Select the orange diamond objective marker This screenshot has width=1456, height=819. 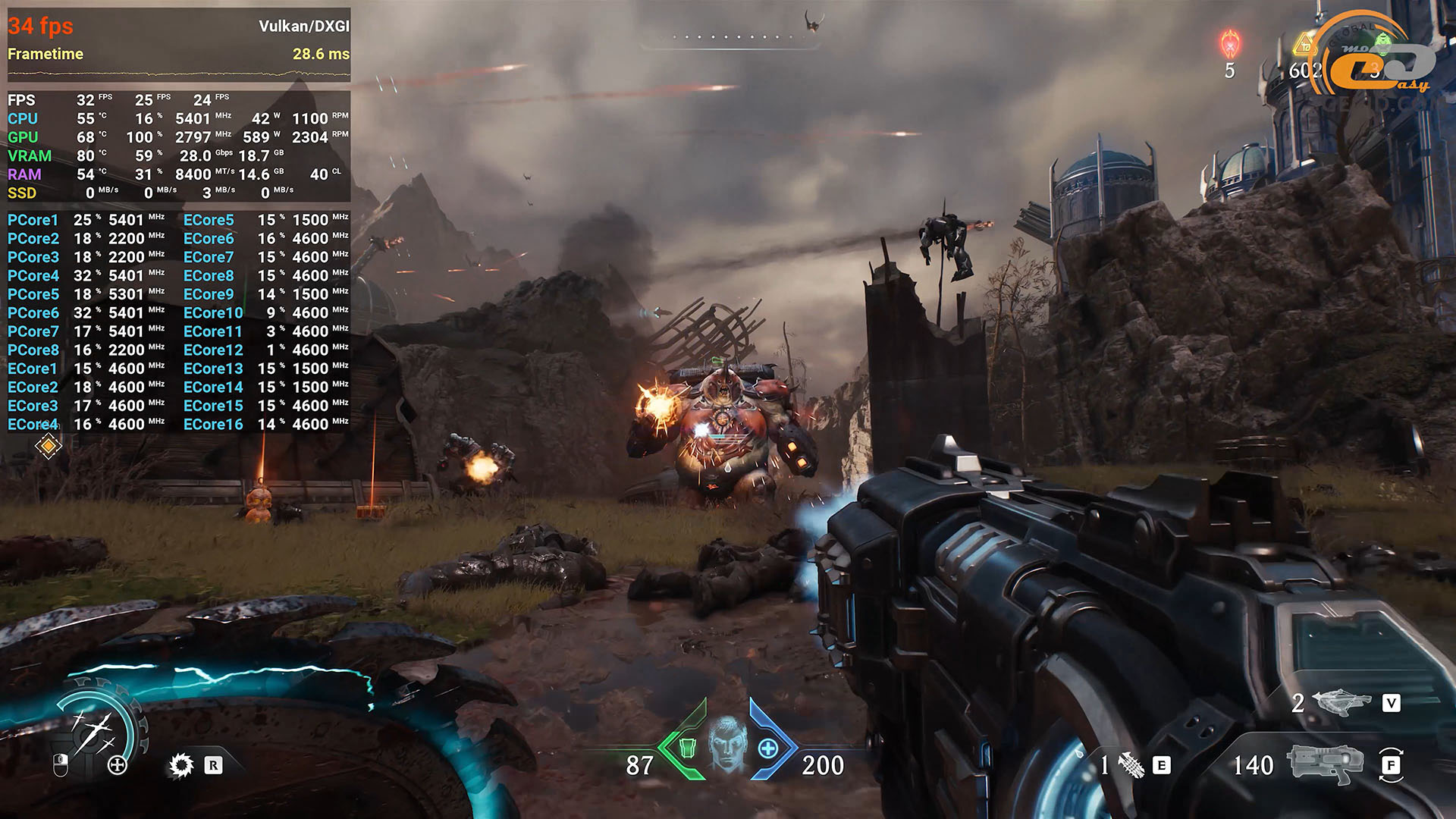[48, 447]
